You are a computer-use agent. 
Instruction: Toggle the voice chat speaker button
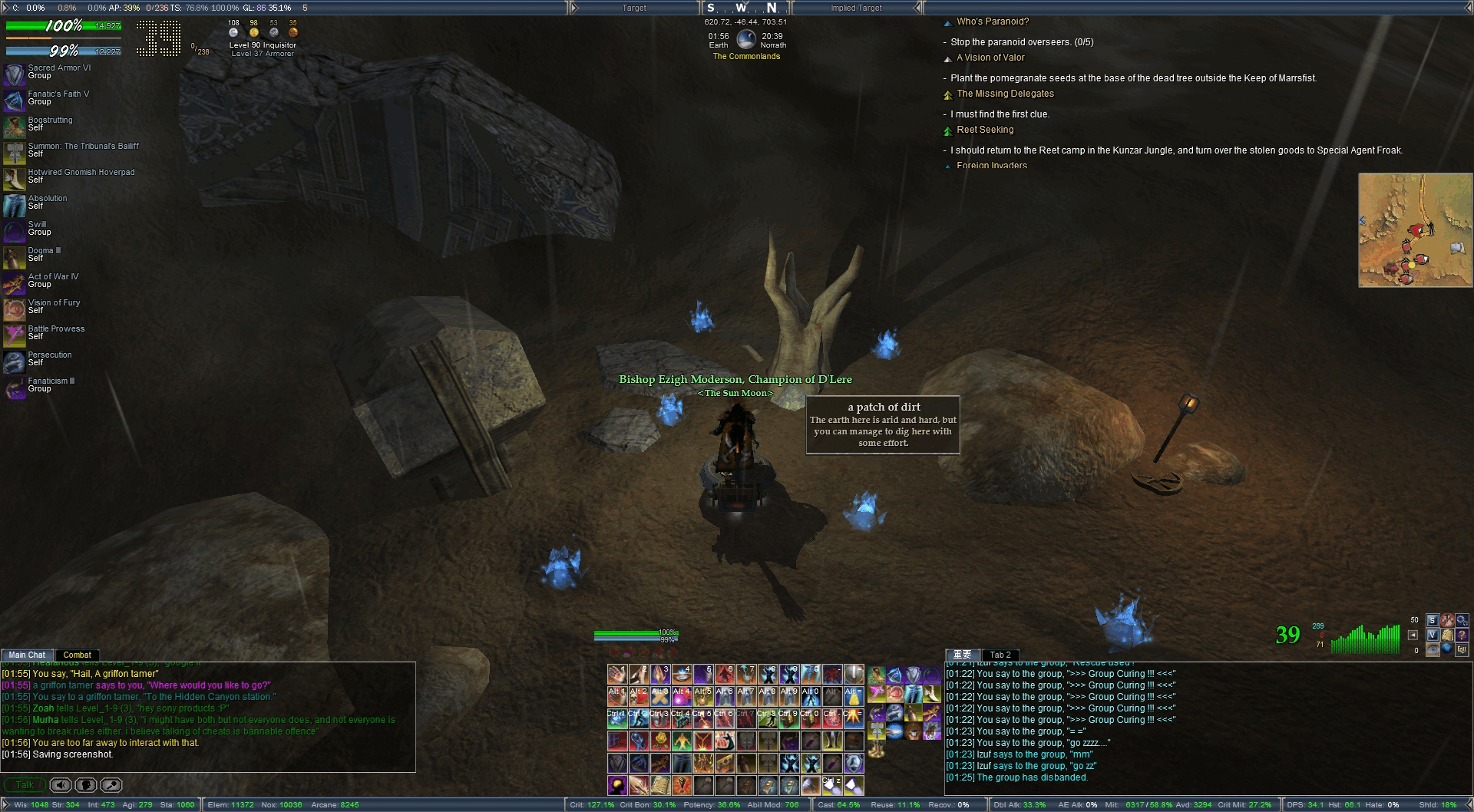[61, 784]
